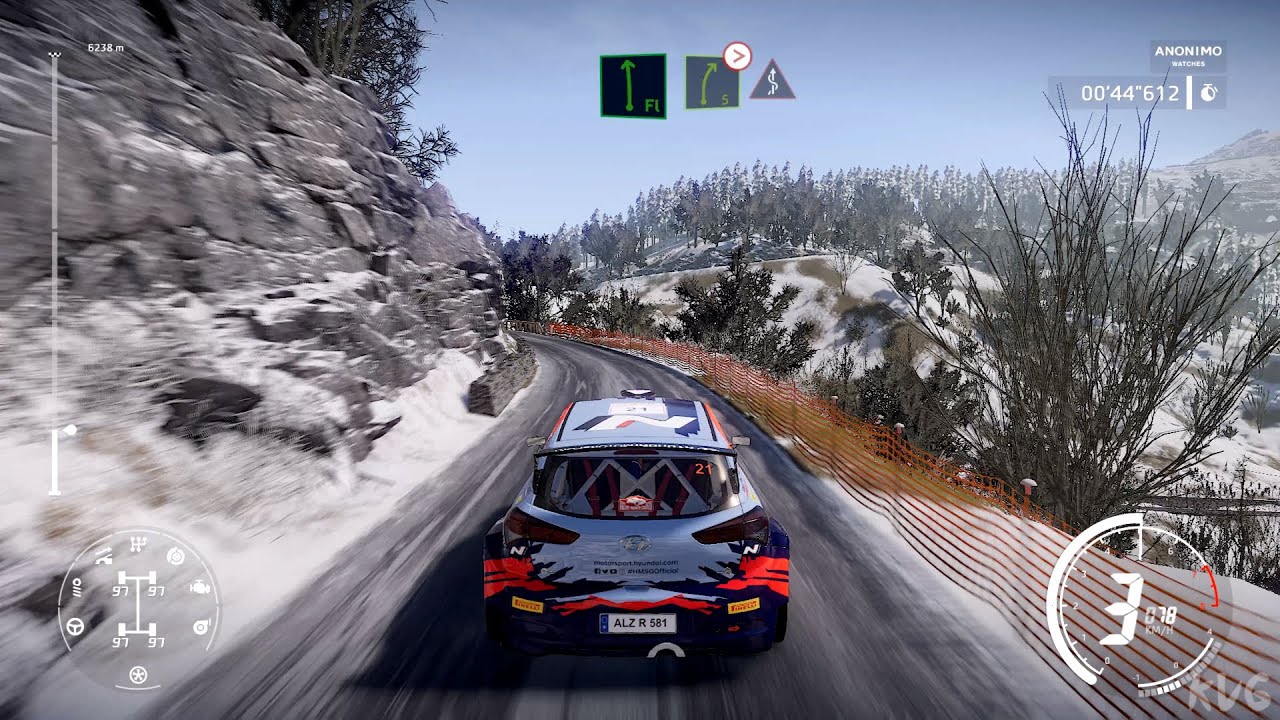Click the turbo status icon
The width and height of the screenshot is (1280, 720).
coord(200,626)
